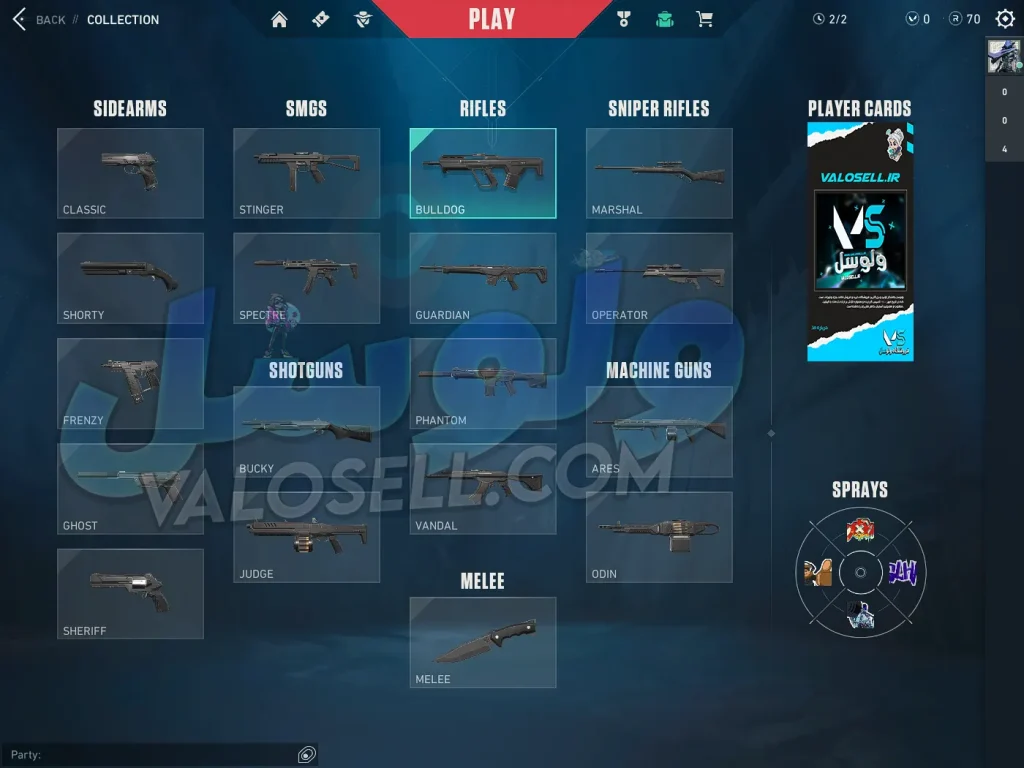Change the equipped player card
This screenshot has height=768, width=1024.
(x=860, y=241)
